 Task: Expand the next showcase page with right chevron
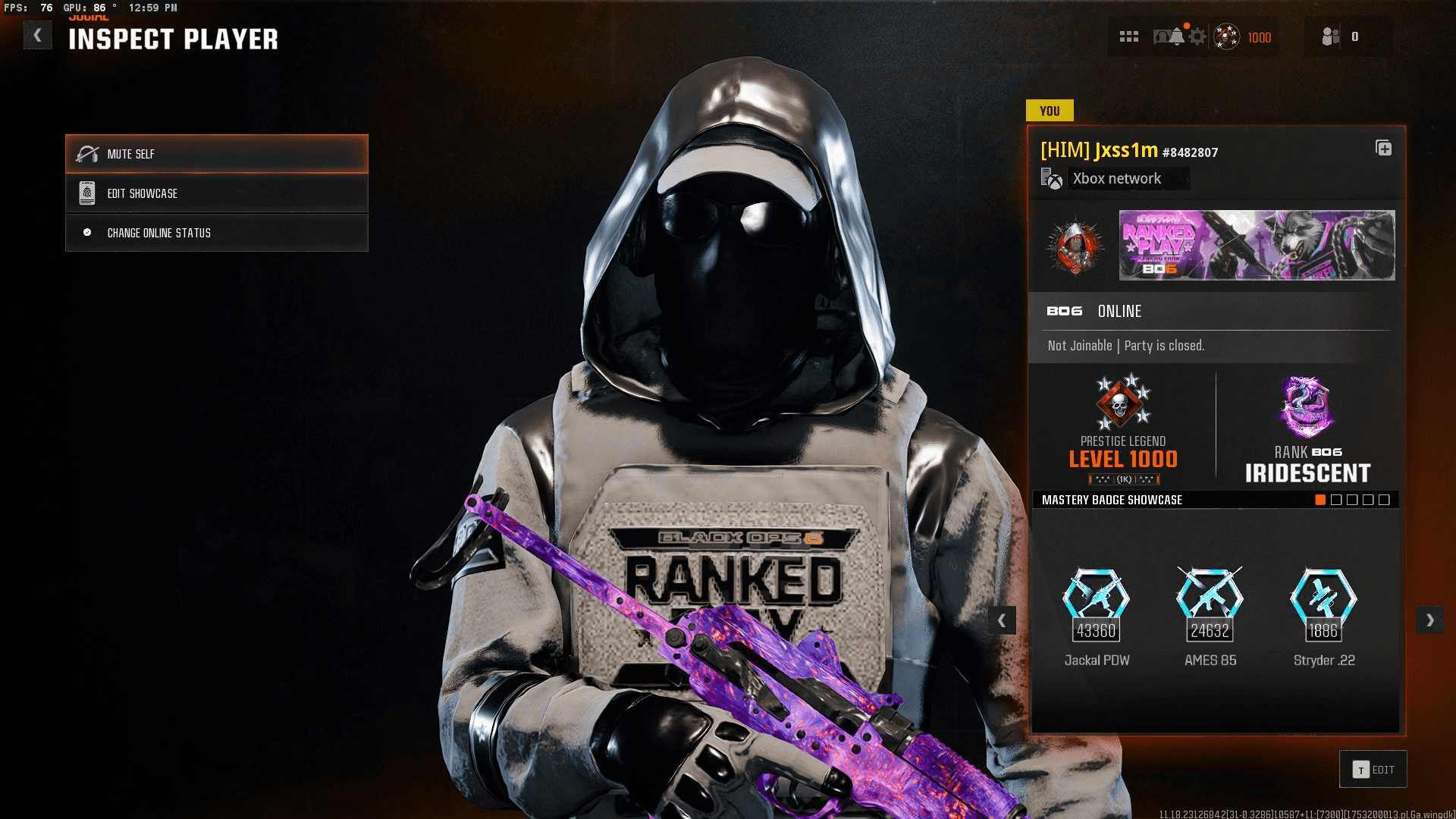click(1430, 620)
